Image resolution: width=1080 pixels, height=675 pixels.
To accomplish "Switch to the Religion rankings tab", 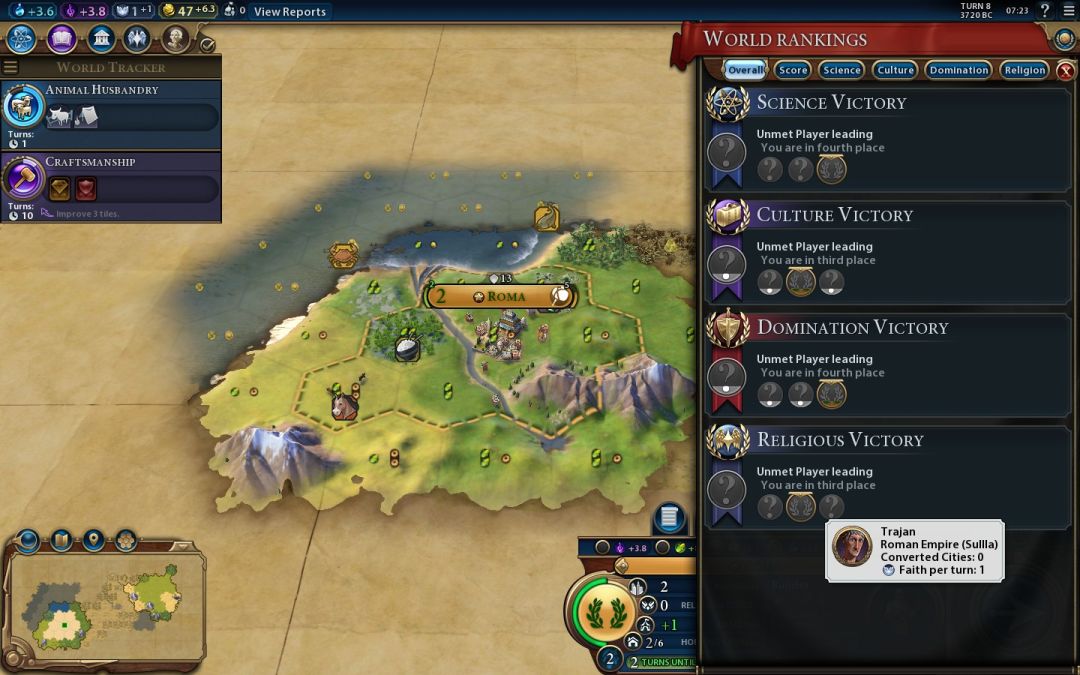I will point(1025,70).
